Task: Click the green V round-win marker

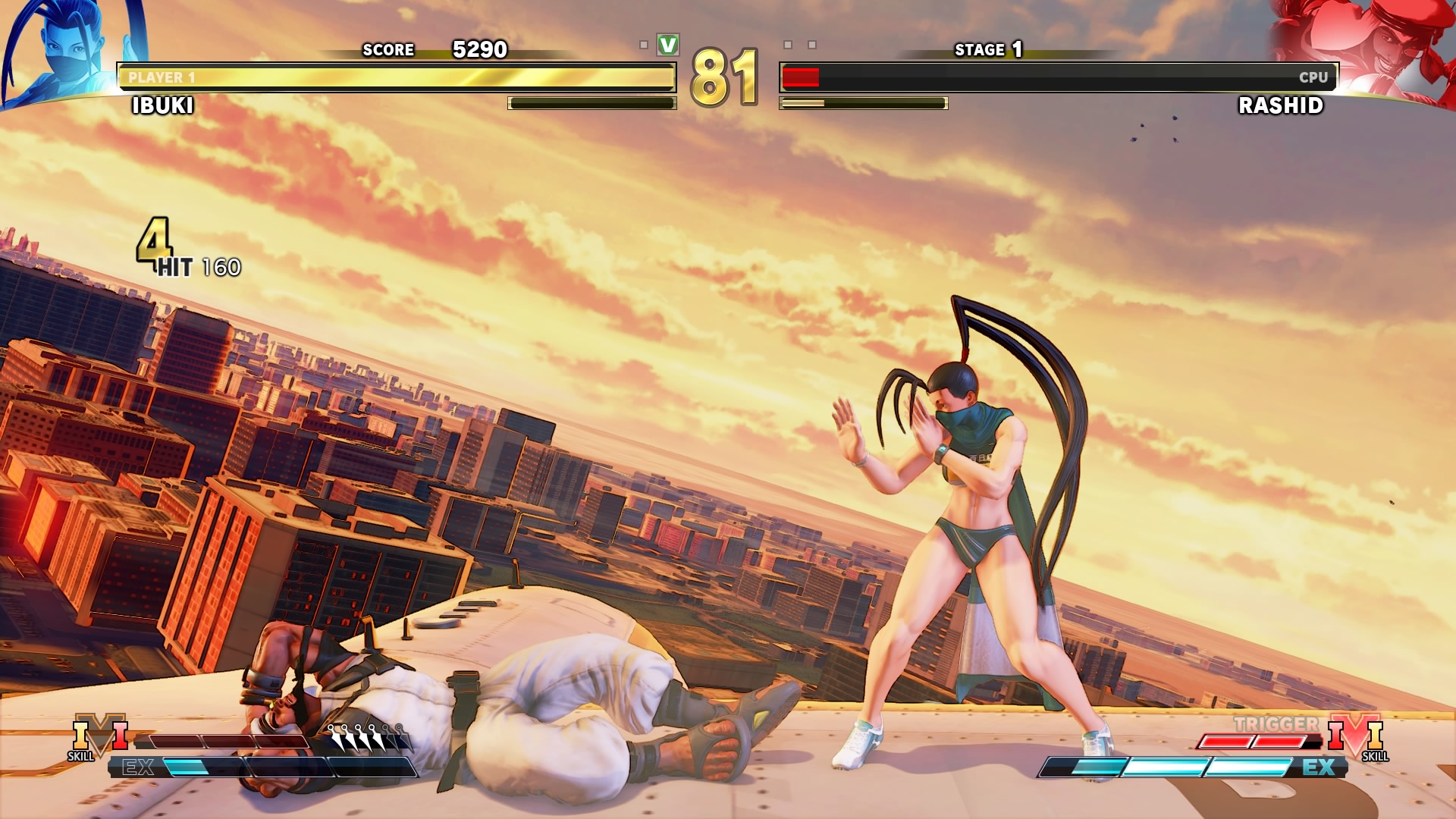Action: [x=667, y=45]
